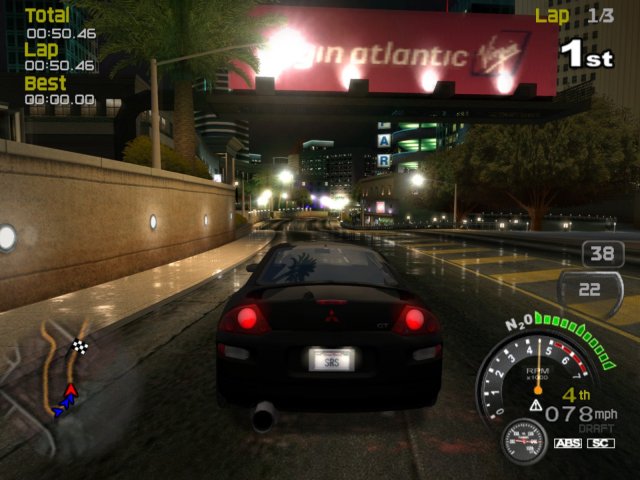Toggle the SC stability control indicator
This screenshot has height=480, width=640.
coord(600,443)
